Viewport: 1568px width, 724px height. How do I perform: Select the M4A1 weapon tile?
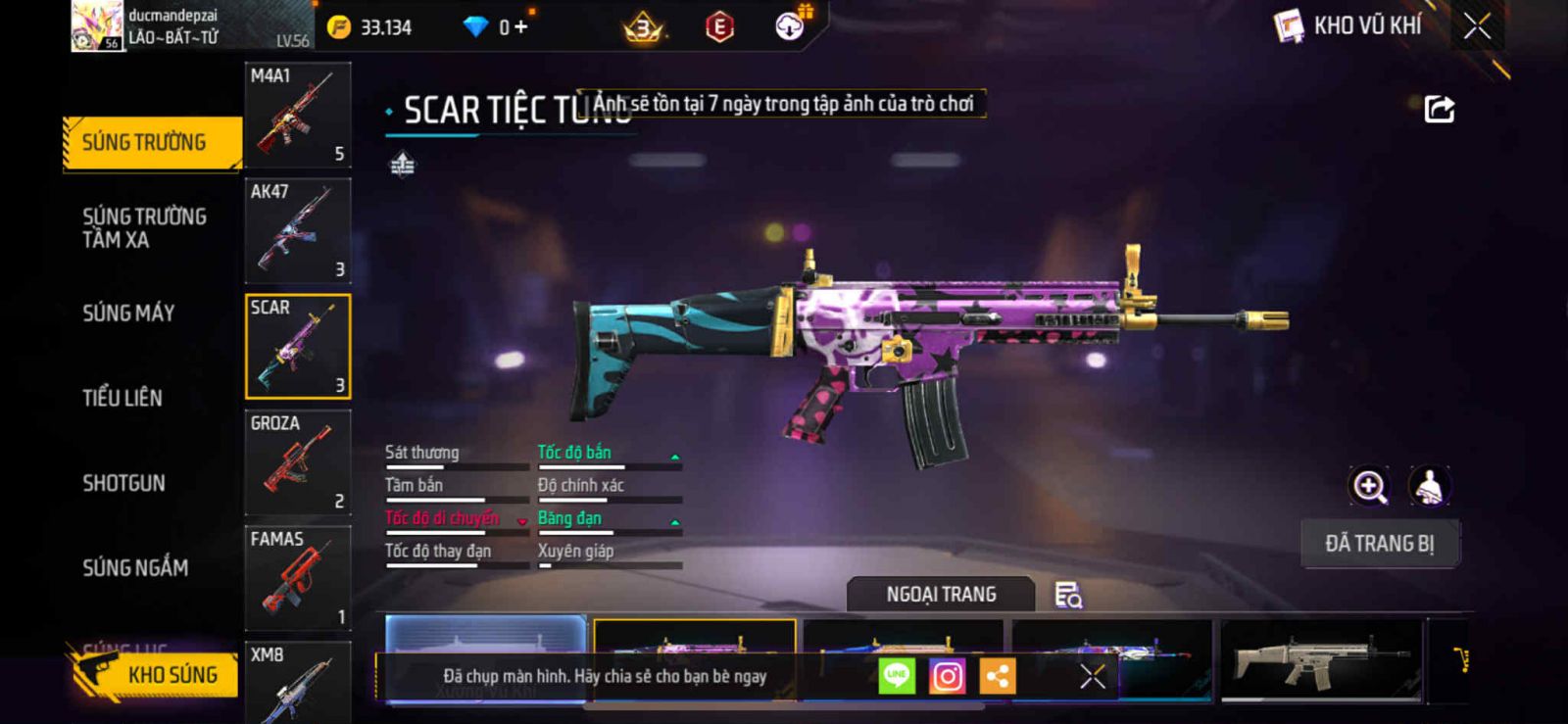(298, 116)
